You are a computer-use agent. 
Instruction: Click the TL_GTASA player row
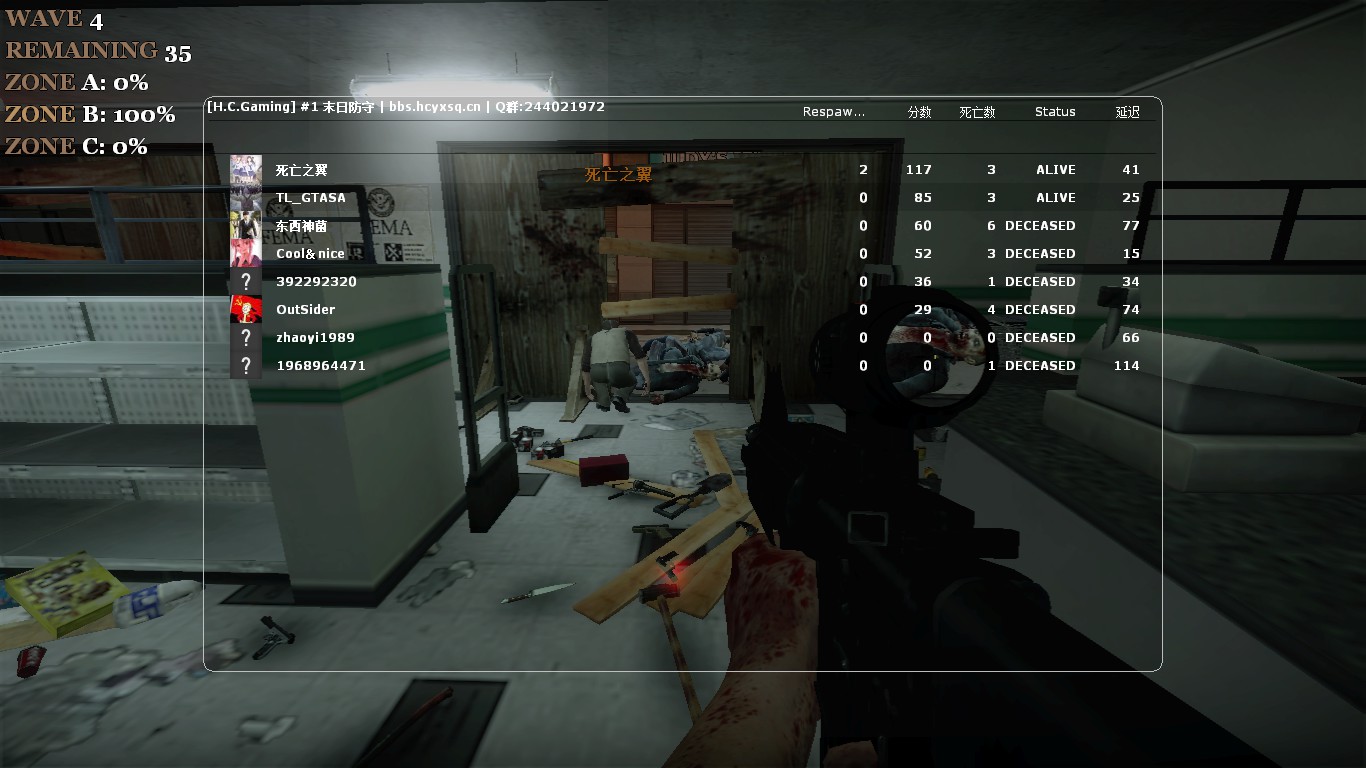click(x=311, y=198)
